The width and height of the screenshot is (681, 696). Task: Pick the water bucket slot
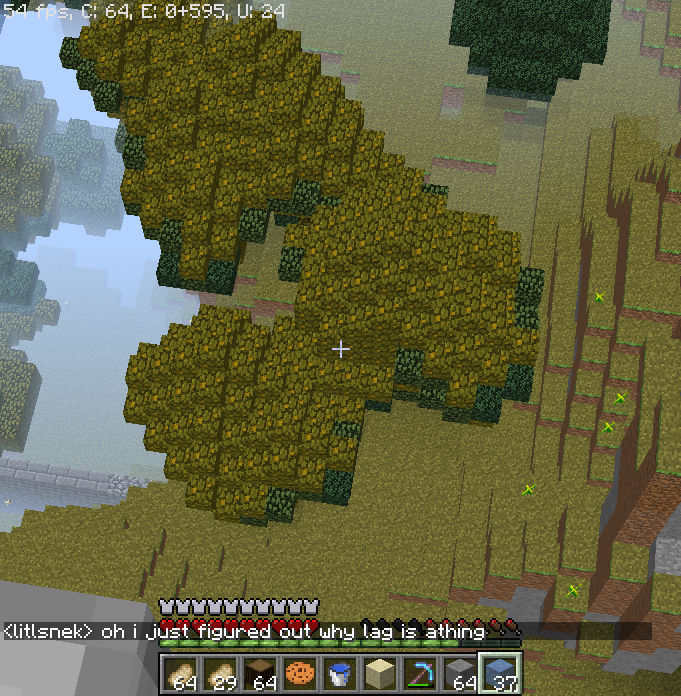[341, 674]
